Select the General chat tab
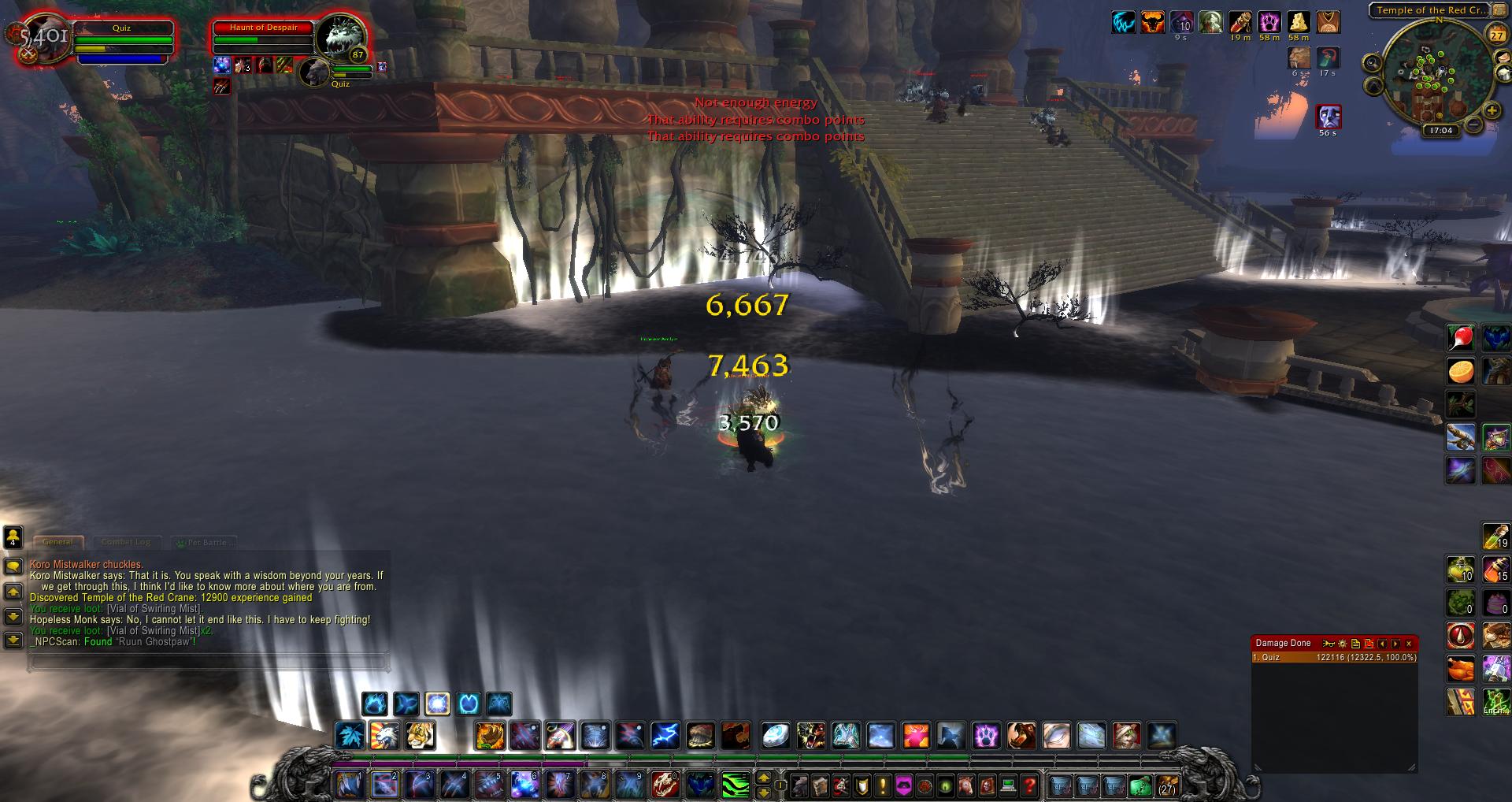Viewport: 1512px width, 802px height. pyautogui.click(x=57, y=542)
